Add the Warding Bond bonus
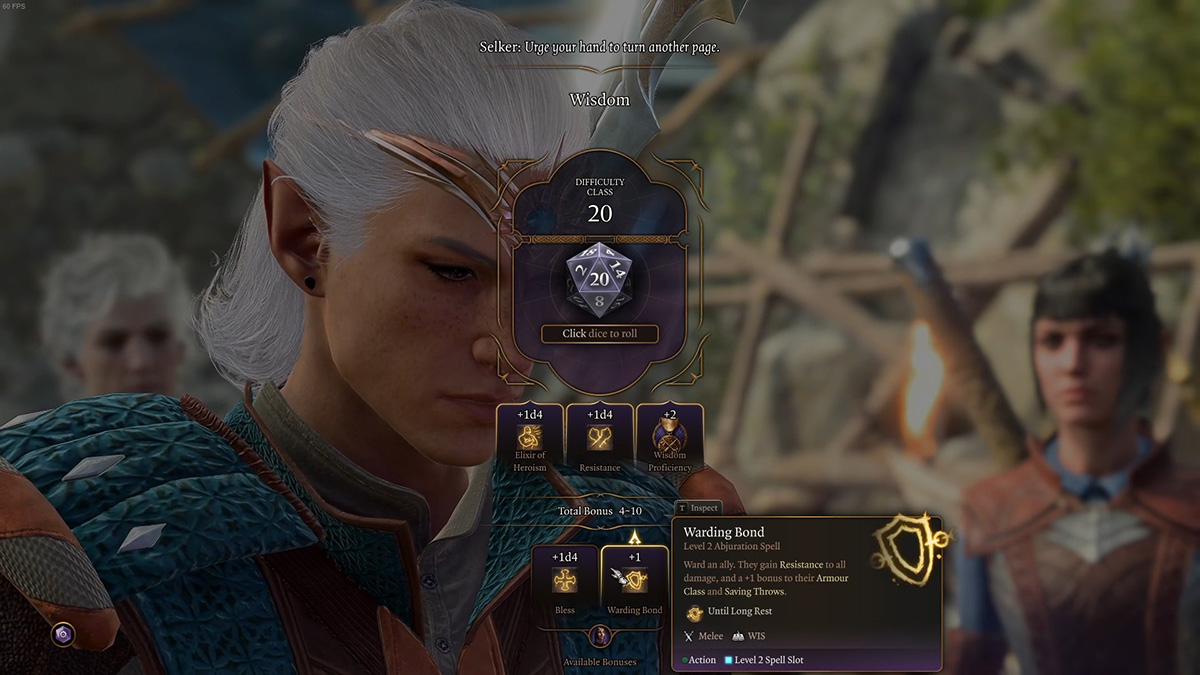 pyautogui.click(x=634, y=581)
